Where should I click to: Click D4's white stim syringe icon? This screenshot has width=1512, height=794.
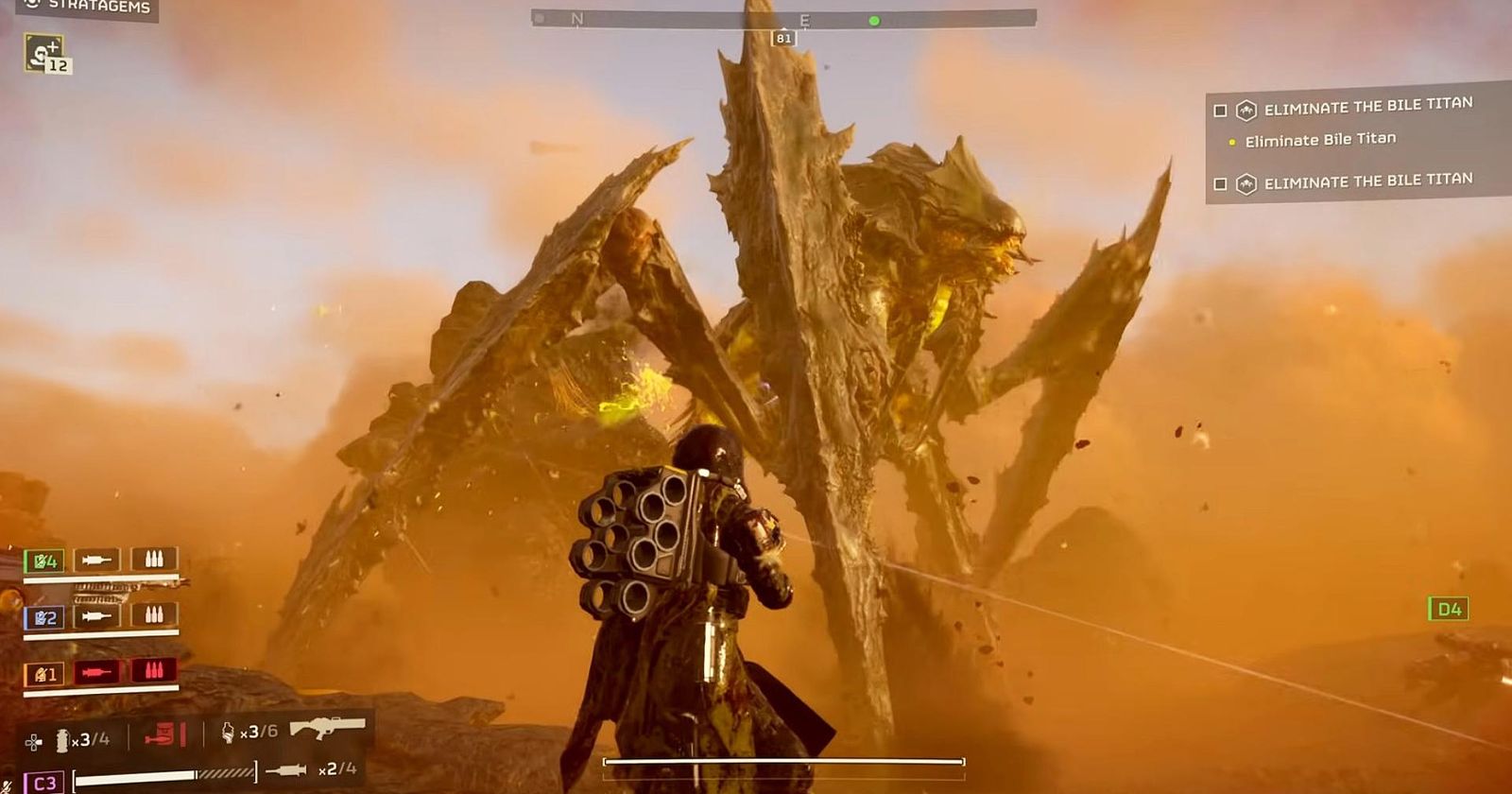[x=96, y=560]
